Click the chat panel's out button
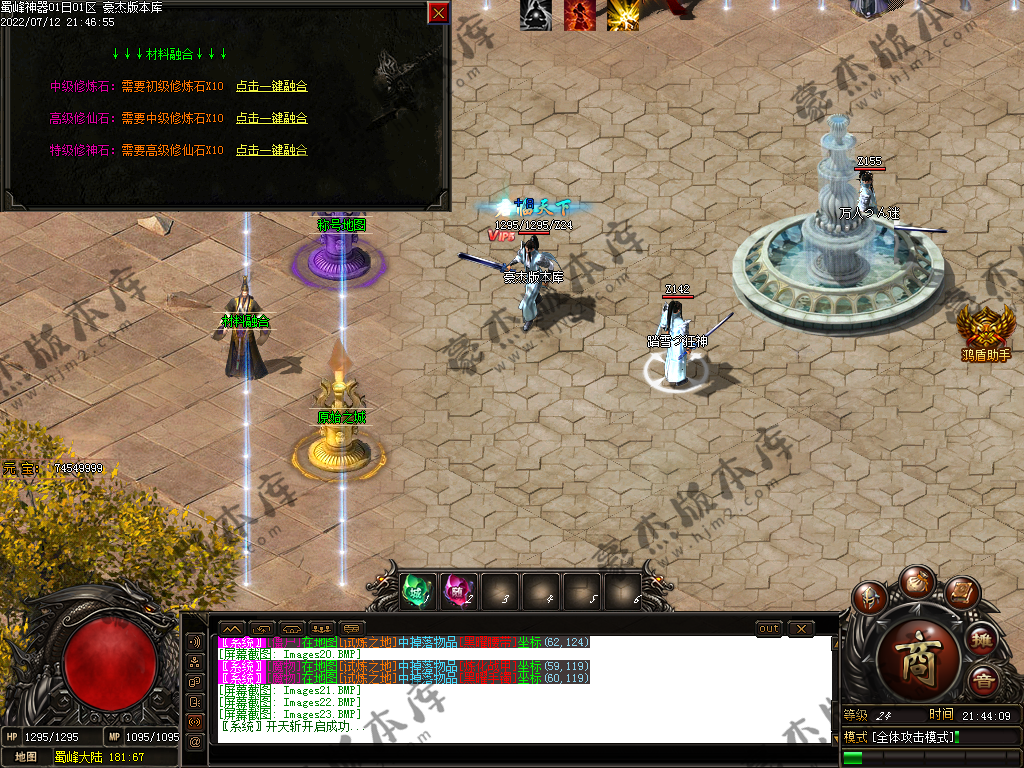 point(768,629)
